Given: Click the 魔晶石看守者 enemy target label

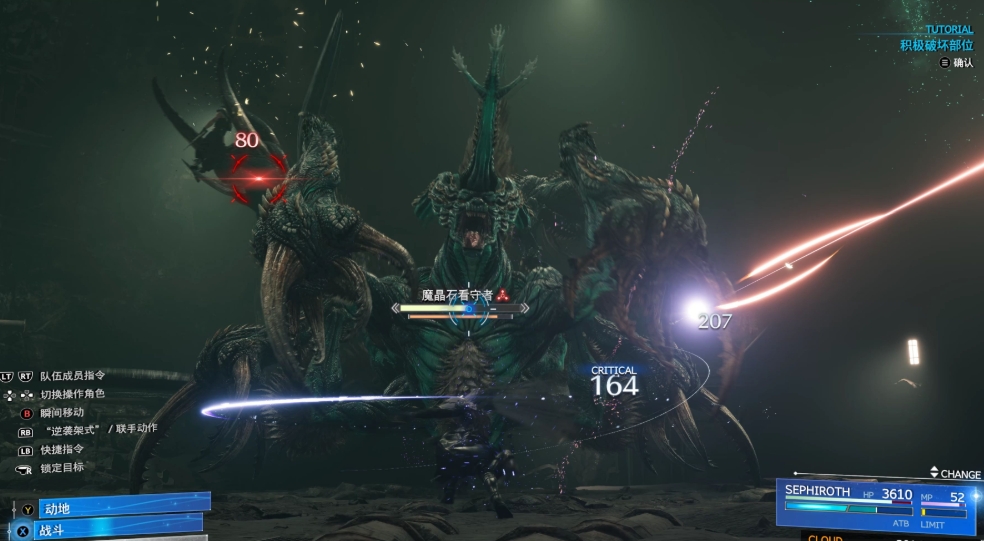Looking at the screenshot, I should click(460, 295).
